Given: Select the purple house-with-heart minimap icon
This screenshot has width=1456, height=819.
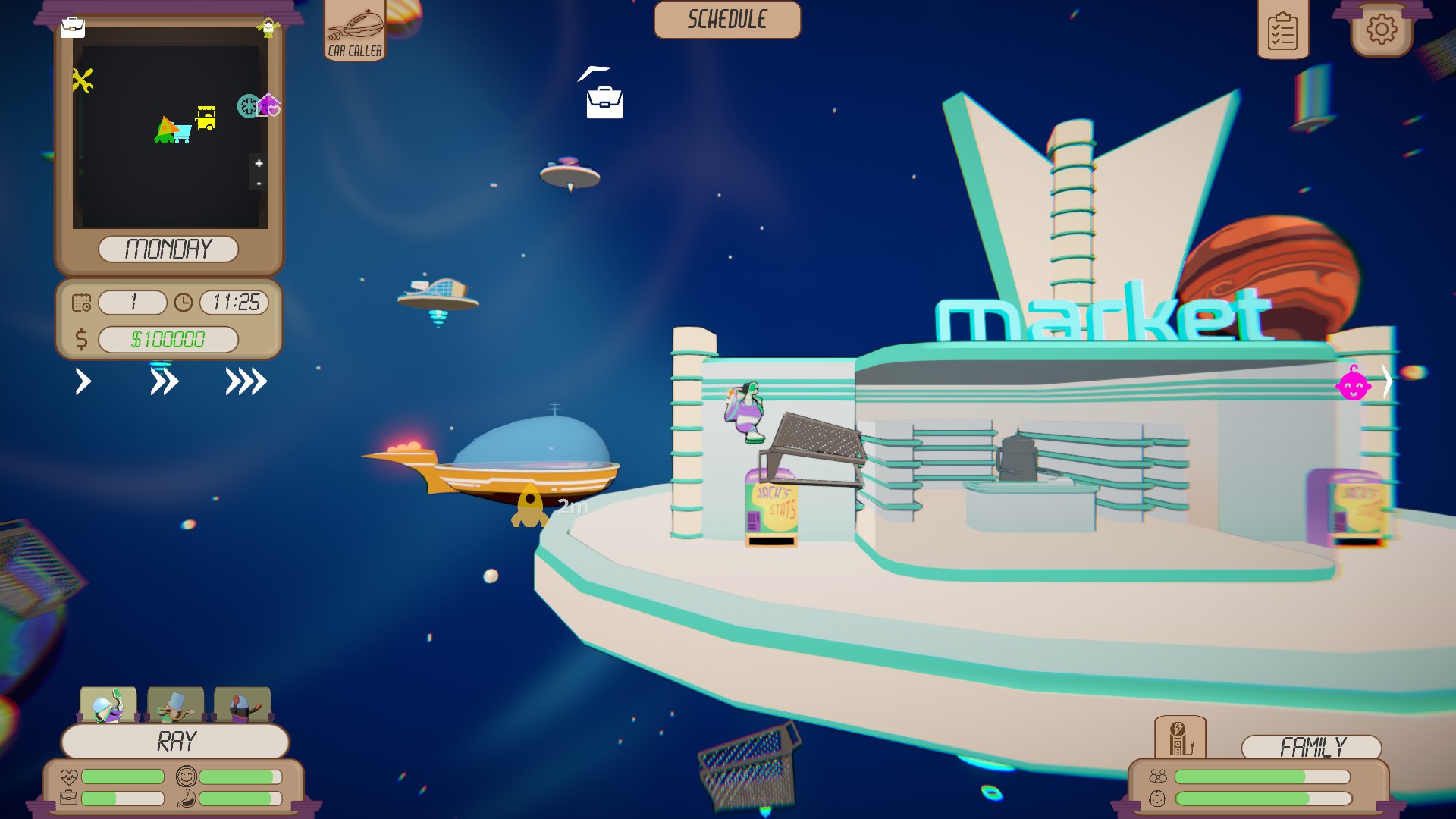Looking at the screenshot, I should [x=269, y=105].
